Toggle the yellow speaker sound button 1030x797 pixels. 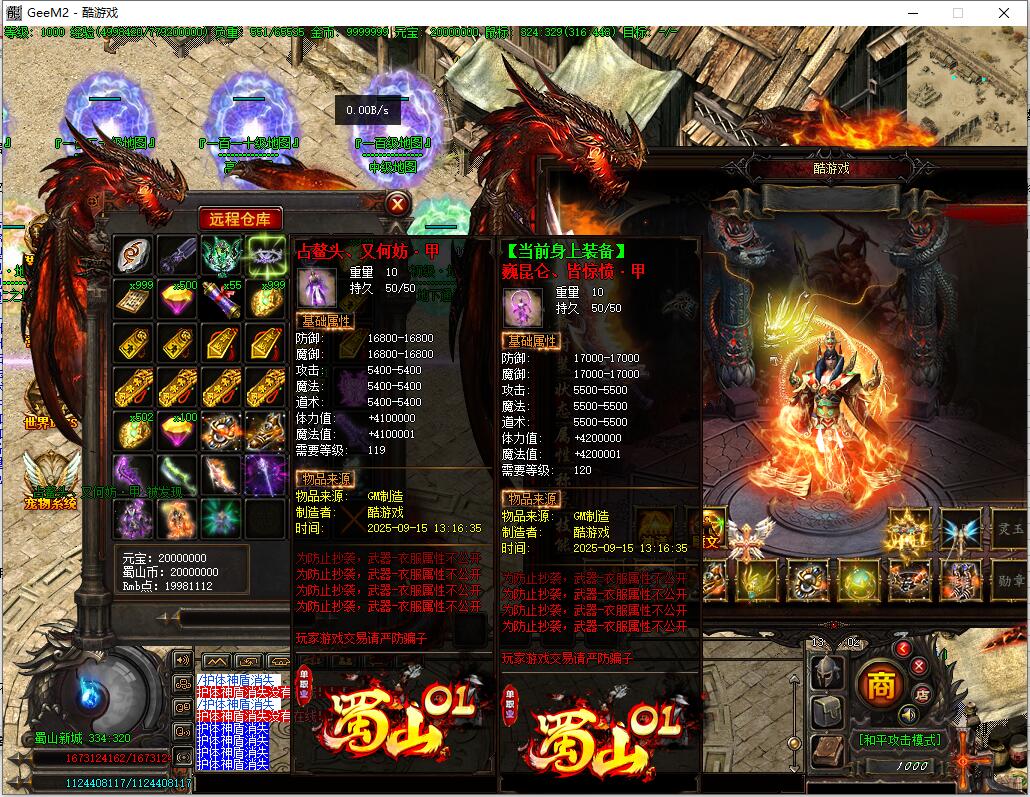tap(908, 715)
